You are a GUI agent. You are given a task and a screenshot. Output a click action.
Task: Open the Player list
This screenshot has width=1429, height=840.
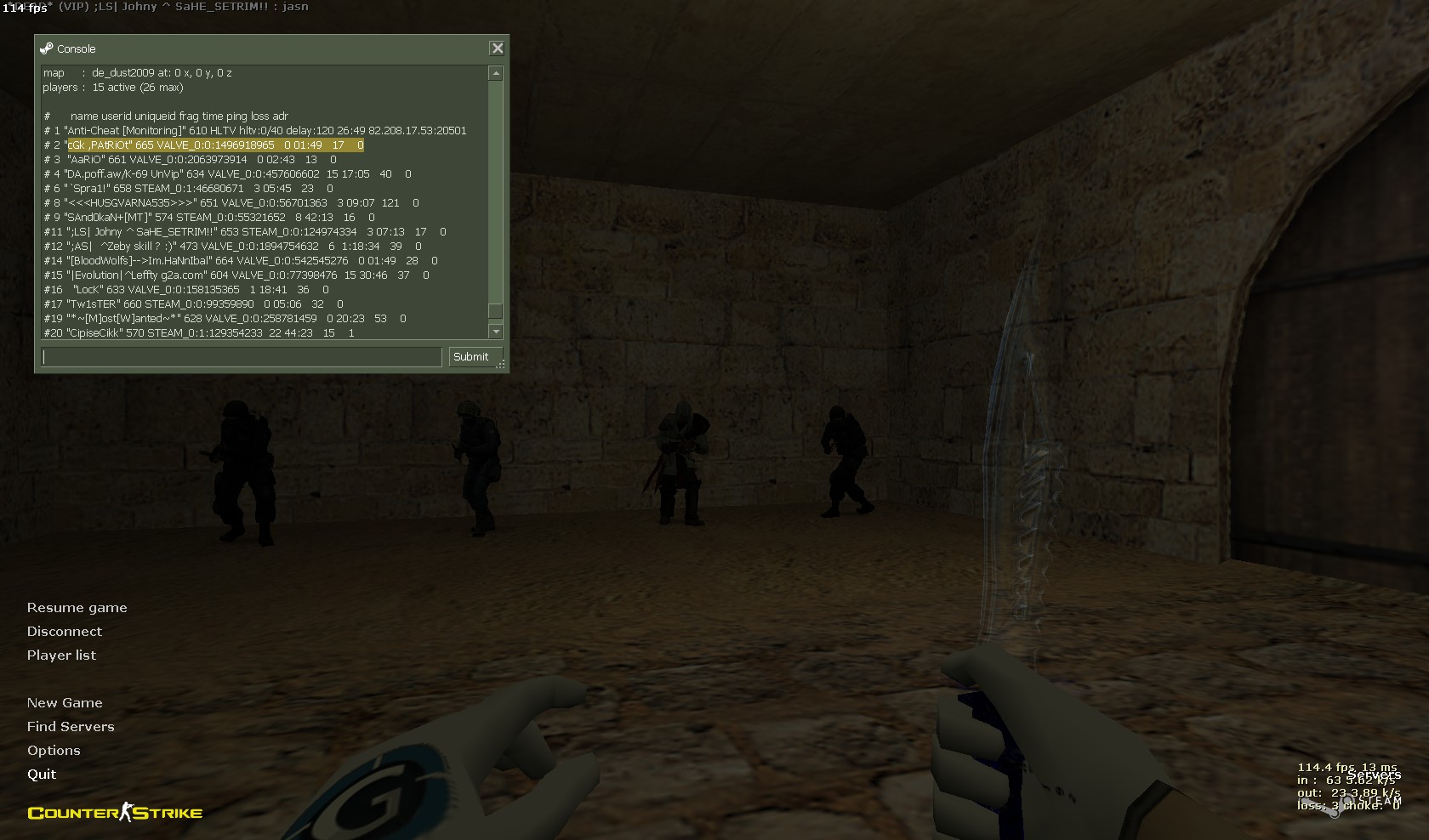point(61,656)
